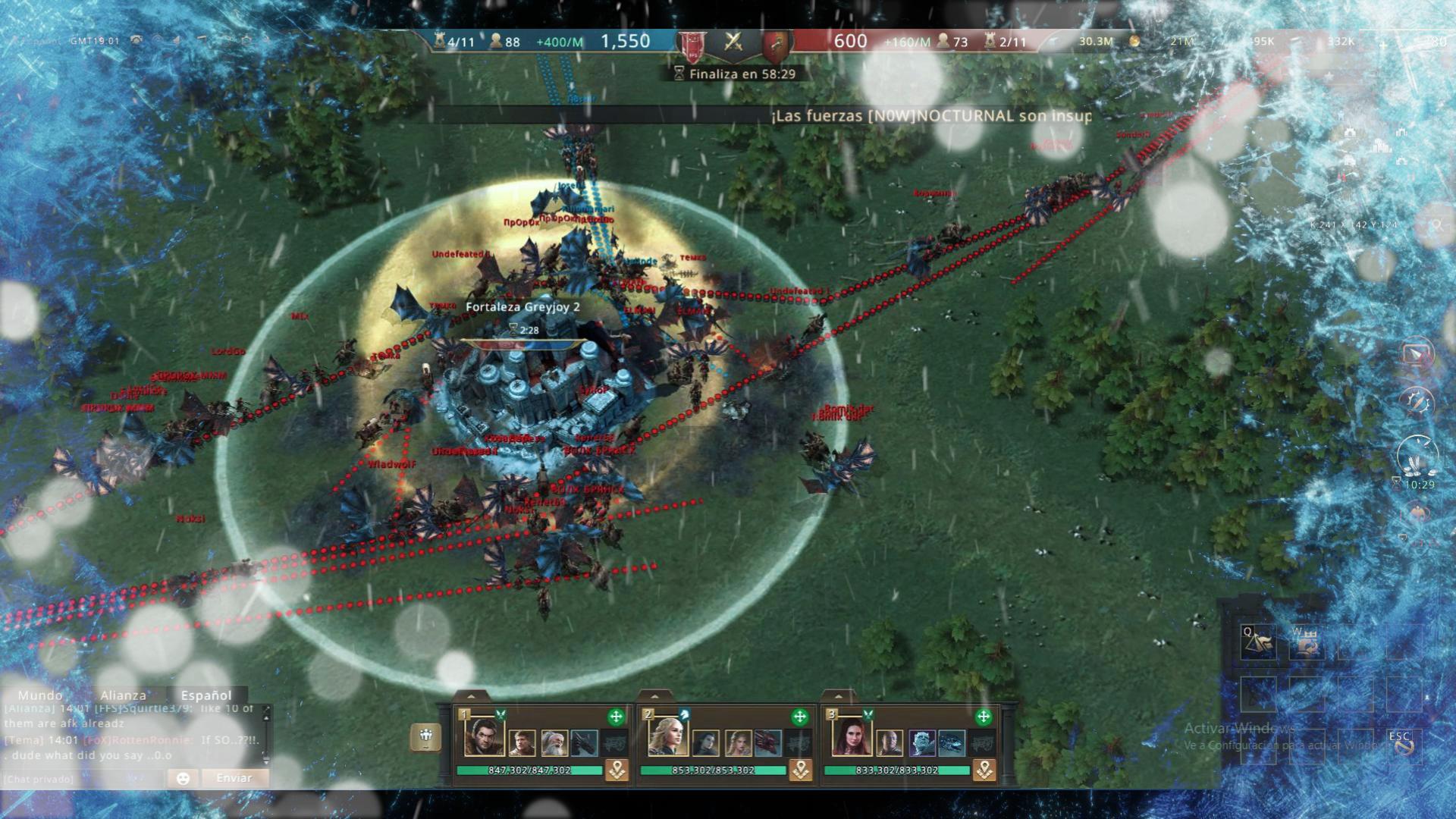This screenshot has width=1456, height=819.
Task: Click army 2's green move-arrows button
Action: (799, 717)
